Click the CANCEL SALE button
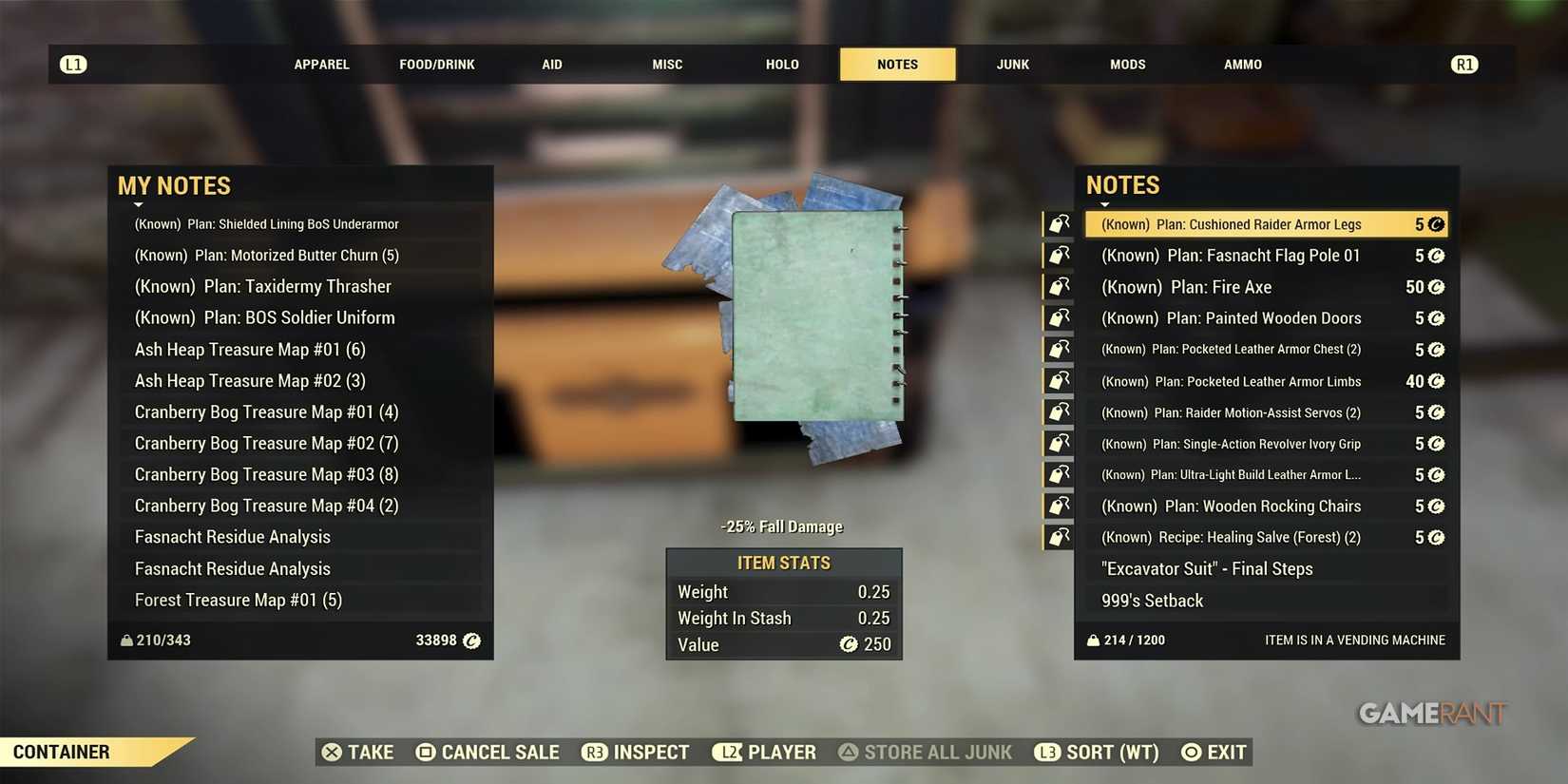The width and height of the screenshot is (1568, 784). pyautogui.click(x=499, y=752)
